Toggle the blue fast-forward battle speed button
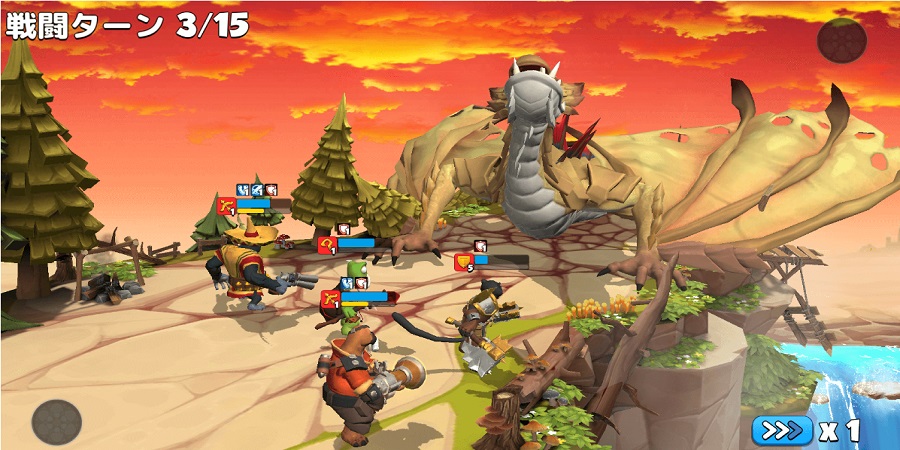The image size is (900, 450). point(782,430)
